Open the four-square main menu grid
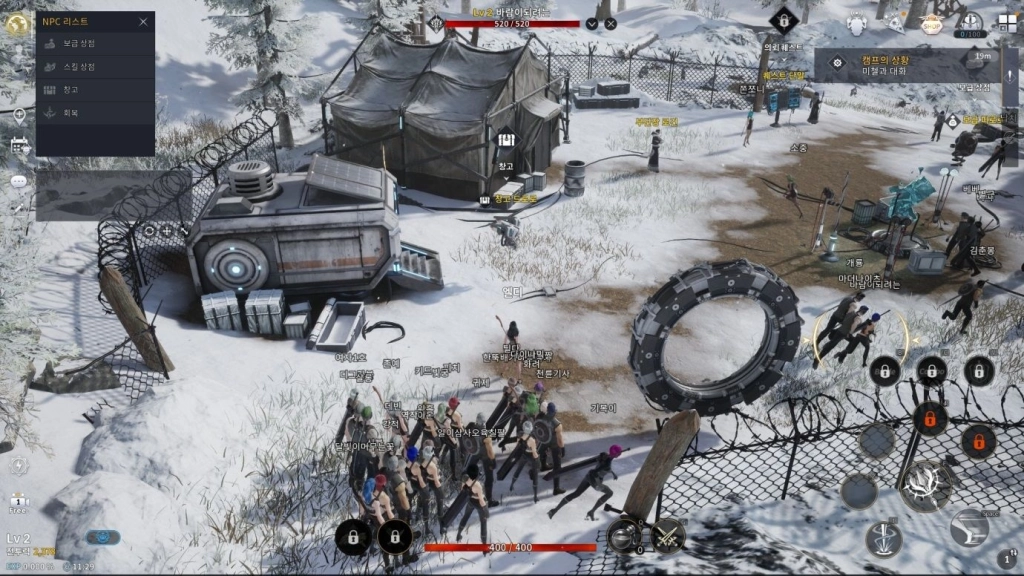The width and height of the screenshot is (1024, 576). (x=1006, y=23)
